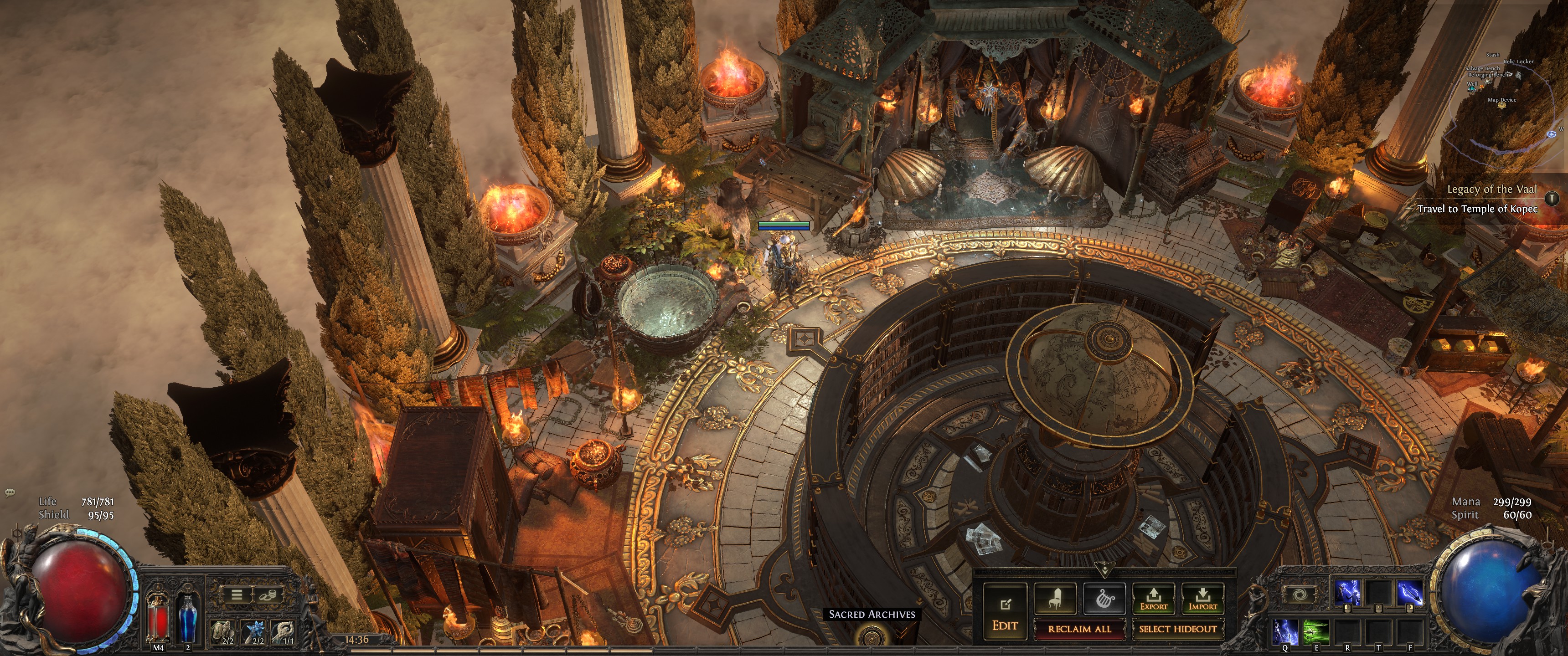Open the Legacy of the Vaal quest
The height and width of the screenshot is (656, 1568).
click(x=1491, y=189)
